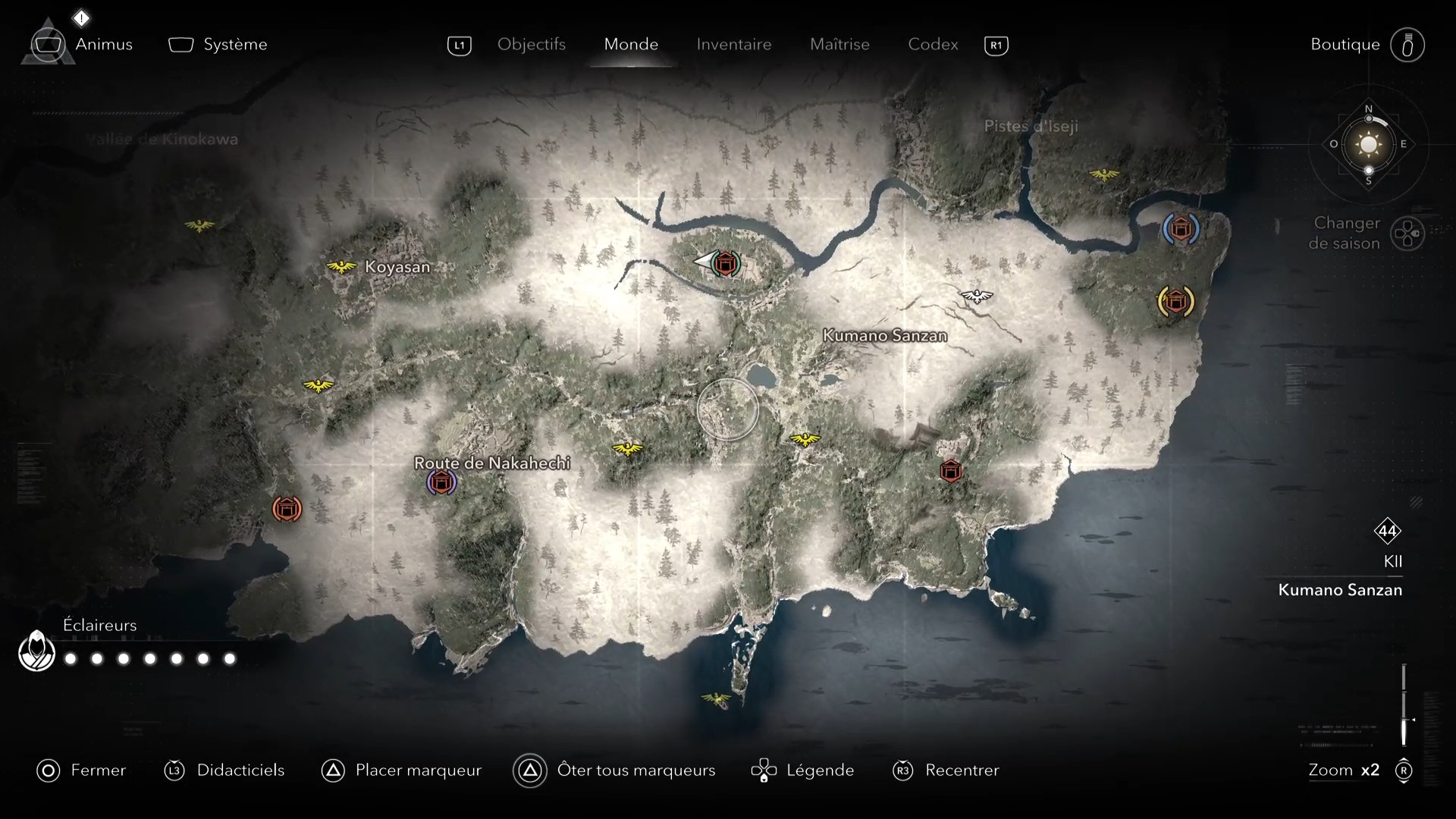
Task: Activate the Boutique controller icon
Action: [1407, 44]
